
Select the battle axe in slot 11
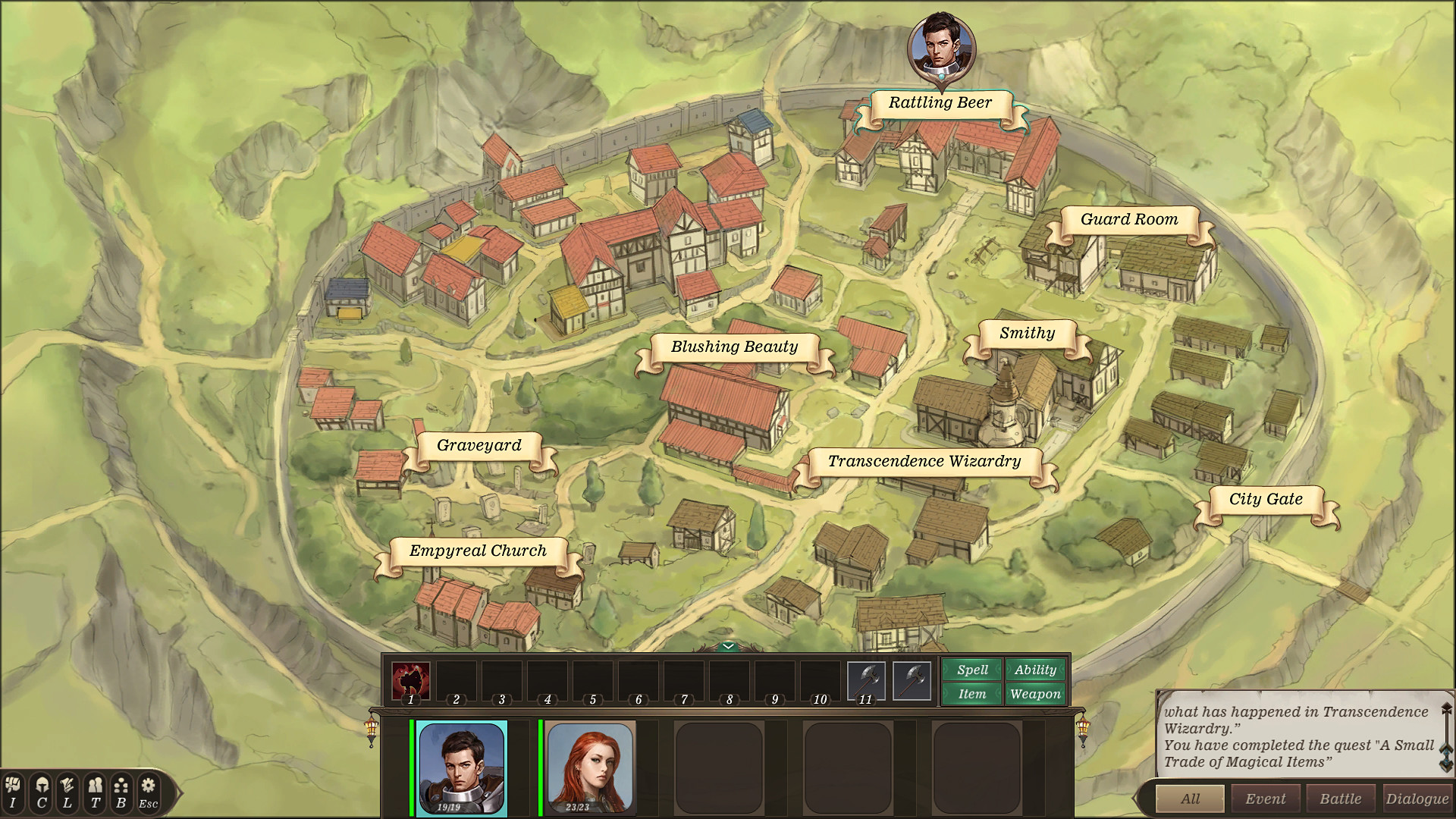click(865, 680)
